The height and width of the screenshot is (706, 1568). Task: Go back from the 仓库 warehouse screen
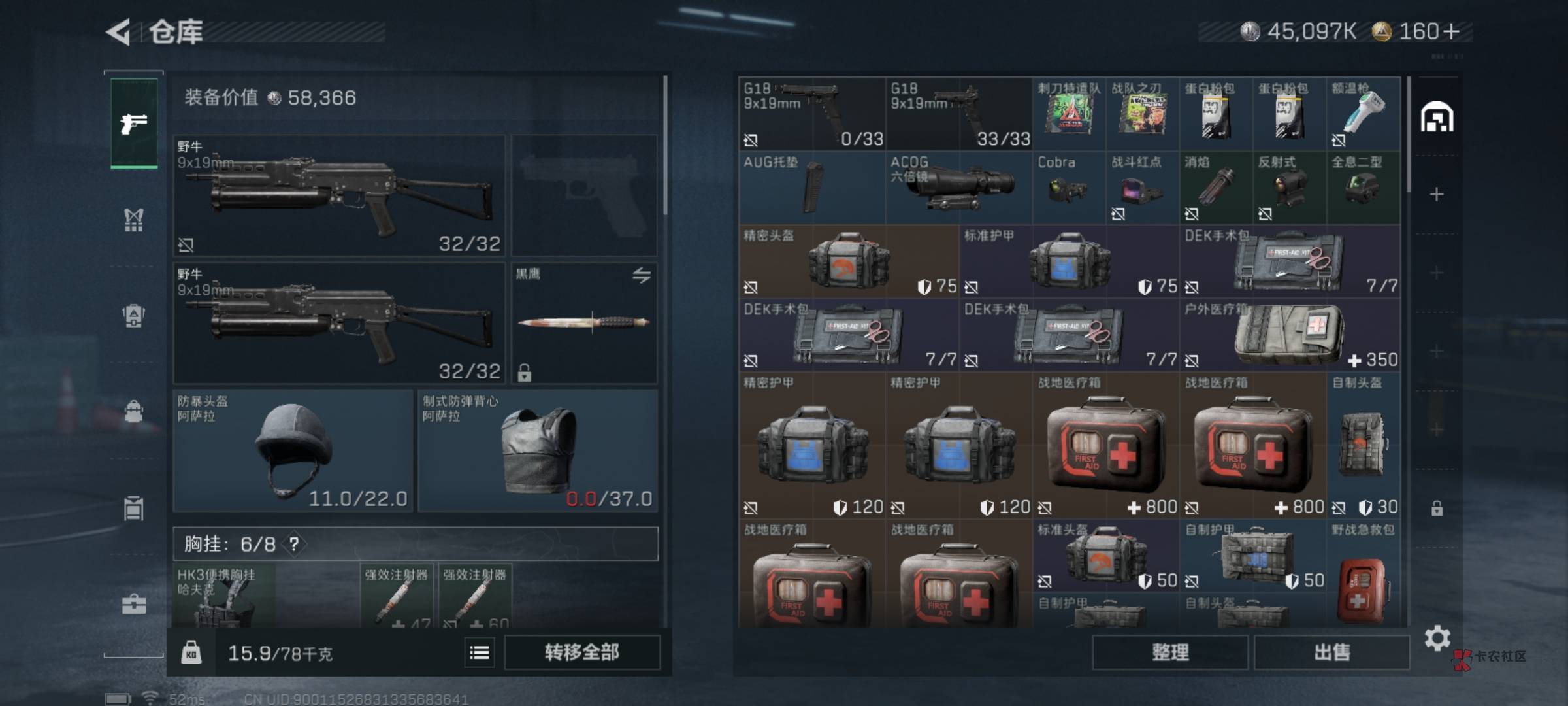click(x=119, y=31)
